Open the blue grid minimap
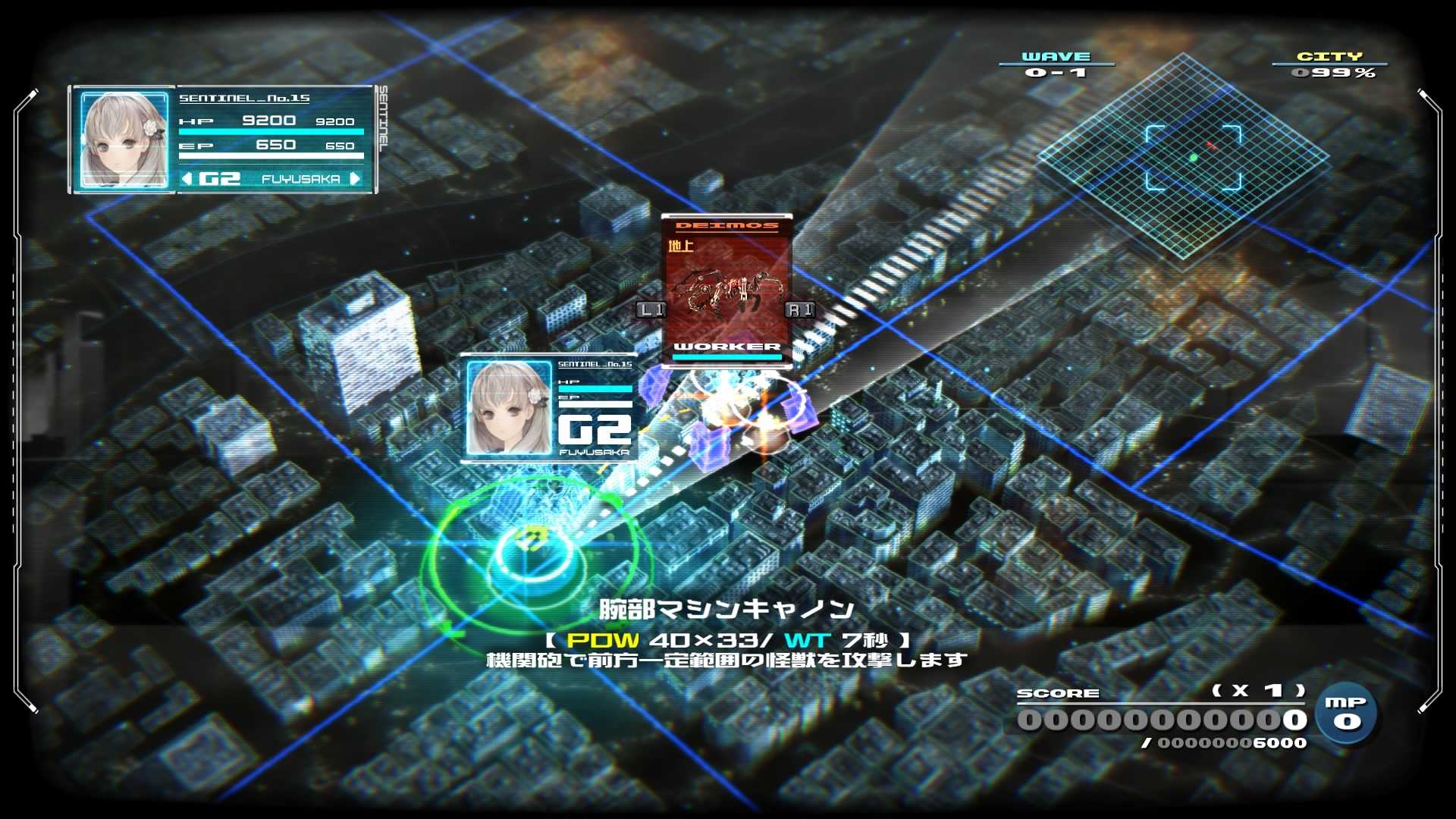Screen dimensions: 1456x819 click(1185, 156)
